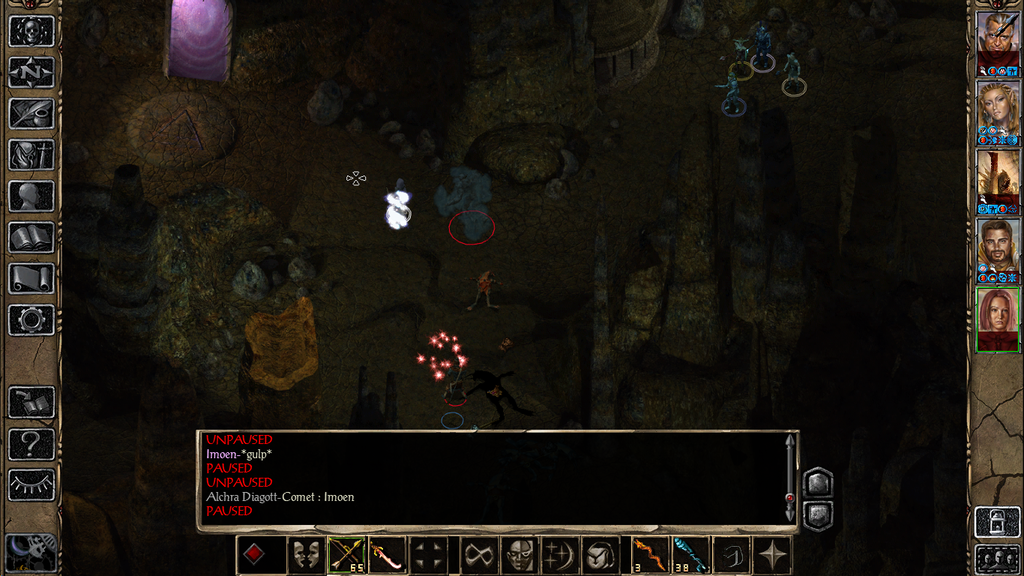Open the mage spellbook button
The width and height of the screenshot is (1024, 576).
click(x=31, y=237)
